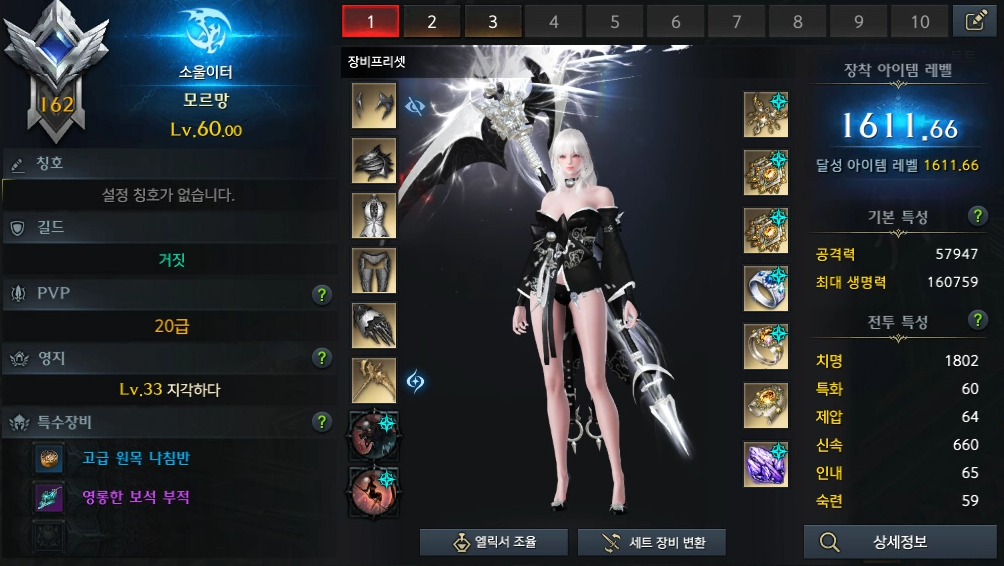The image size is (1004, 566).
Task: Open the 엘릭서 조율 elixir button
Action: click(x=494, y=542)
